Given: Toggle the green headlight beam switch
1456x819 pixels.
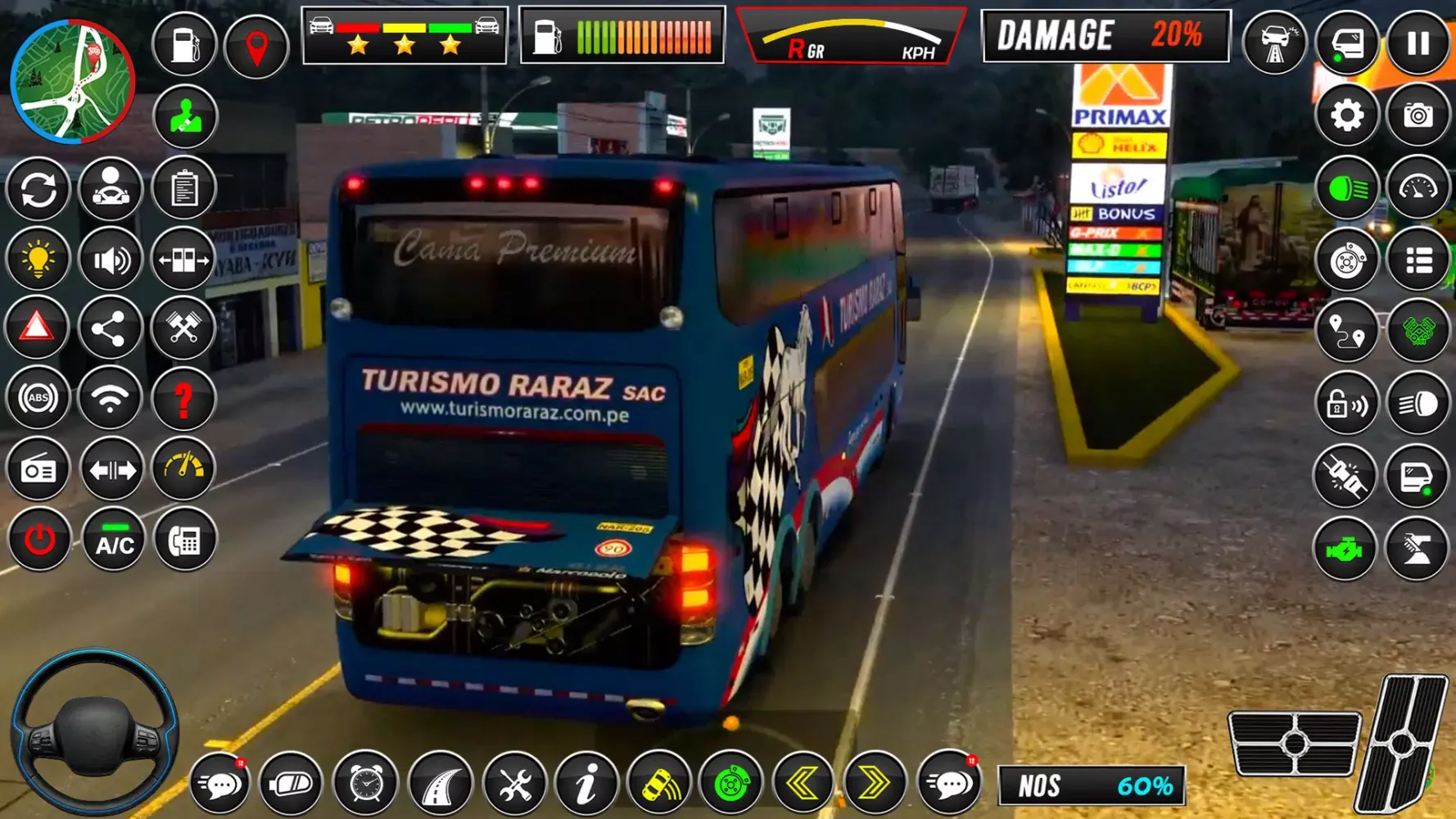Looking at the screenshot, I should pos(1346,188).
